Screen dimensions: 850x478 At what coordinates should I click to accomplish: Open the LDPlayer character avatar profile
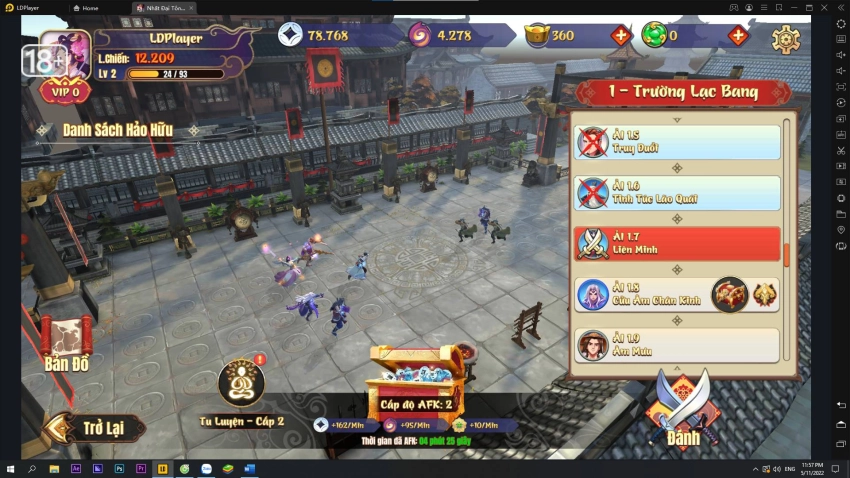(66, 55)
